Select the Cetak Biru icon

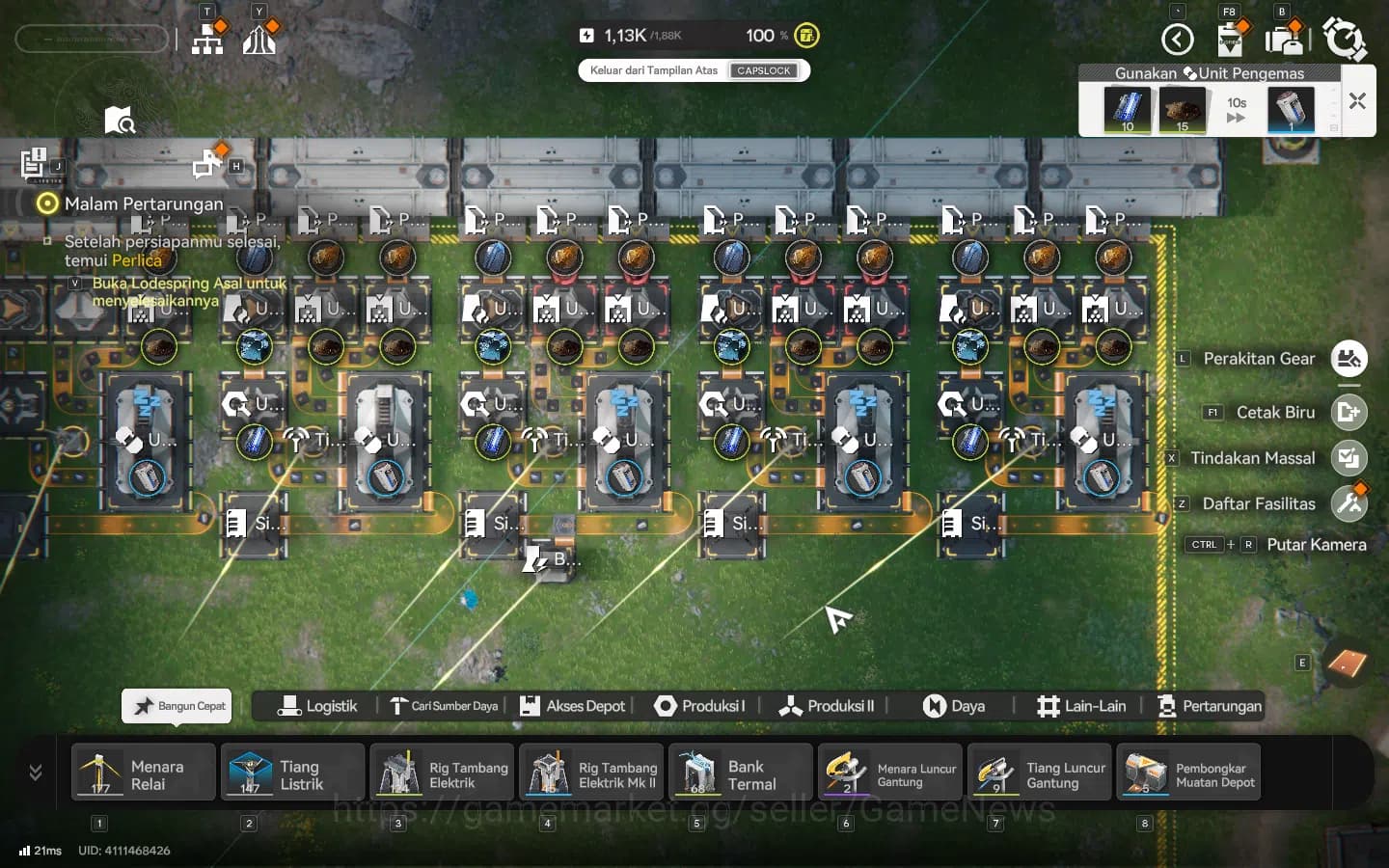1348,413
